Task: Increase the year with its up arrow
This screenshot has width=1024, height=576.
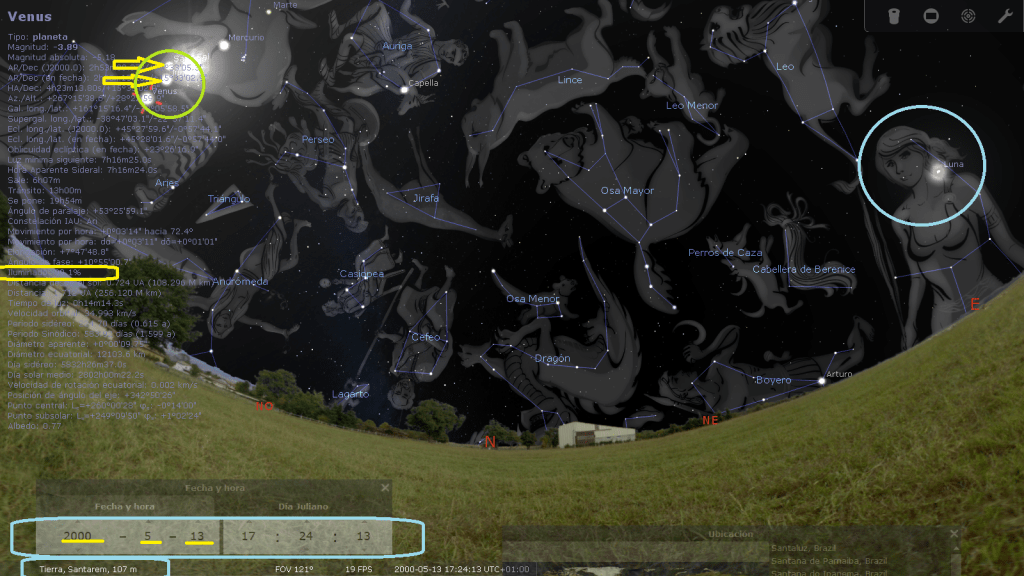Action: [76, 520]
